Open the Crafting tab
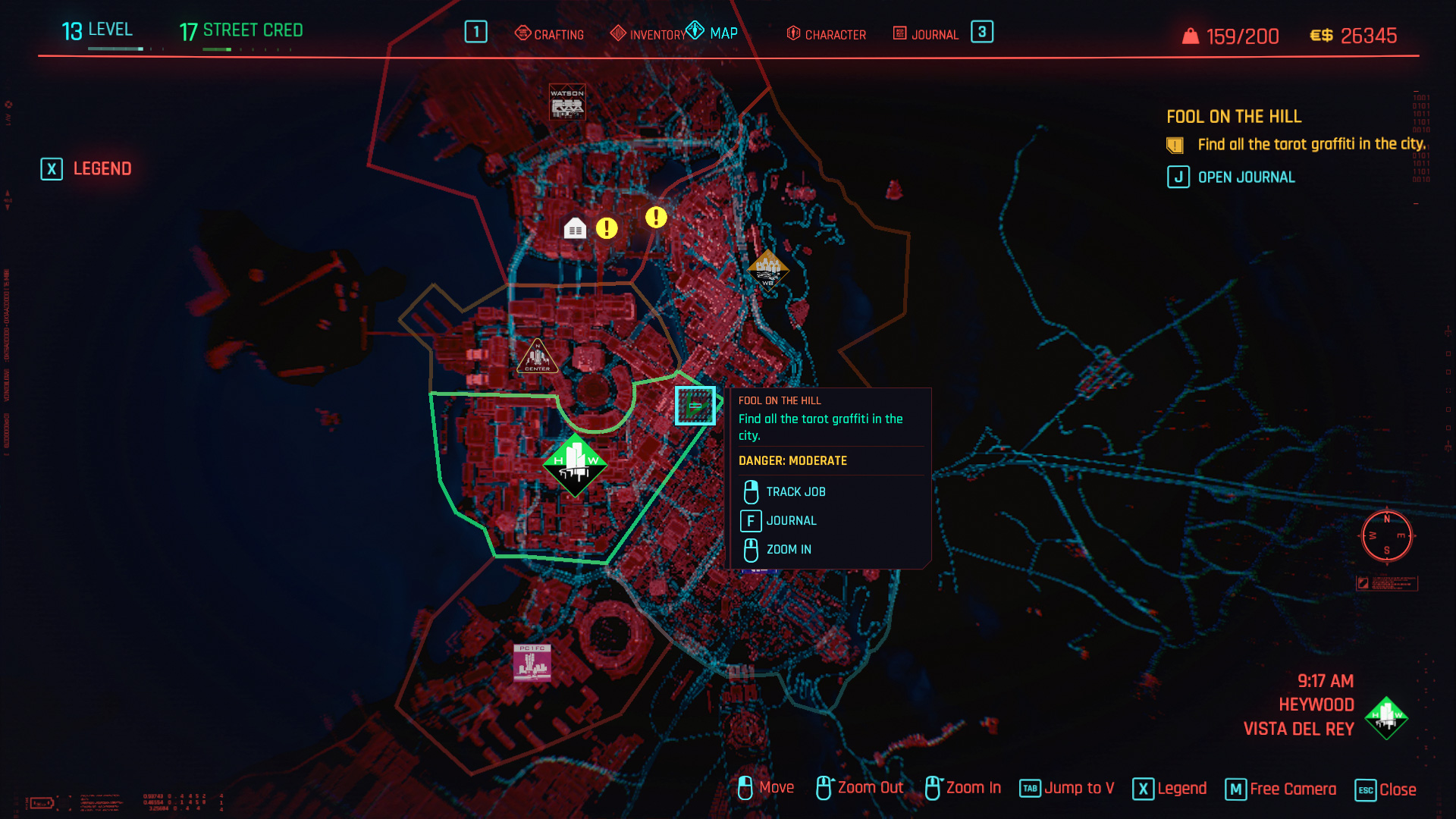 [550, 34]
